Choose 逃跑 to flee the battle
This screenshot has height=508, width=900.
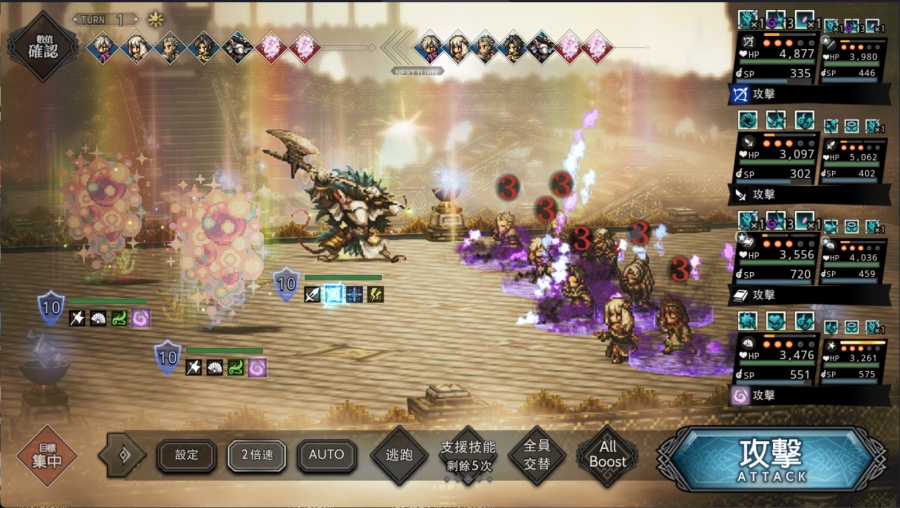pyautogui.click(x=399, y=456)
